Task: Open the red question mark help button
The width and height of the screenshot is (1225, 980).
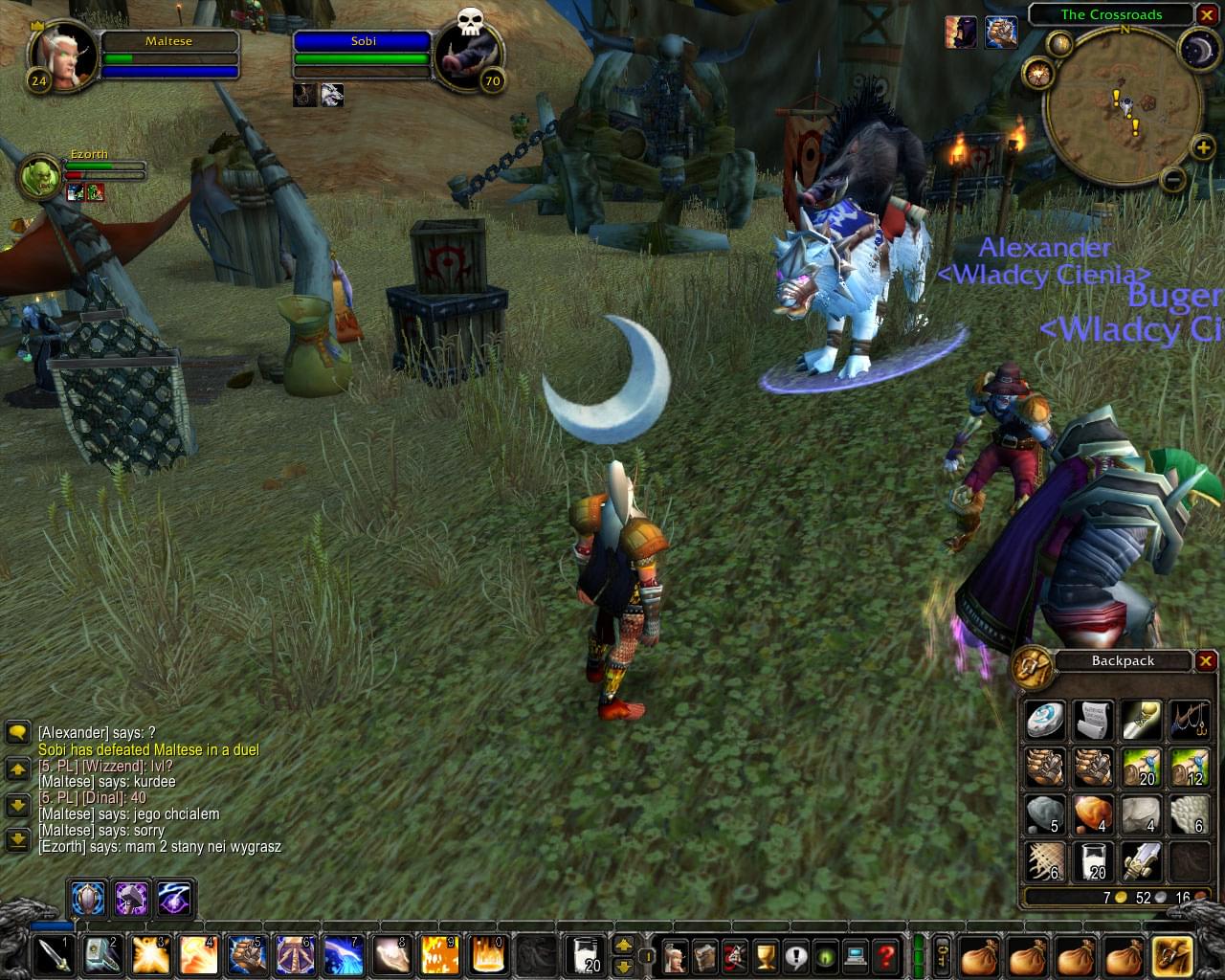Action: 886,955
